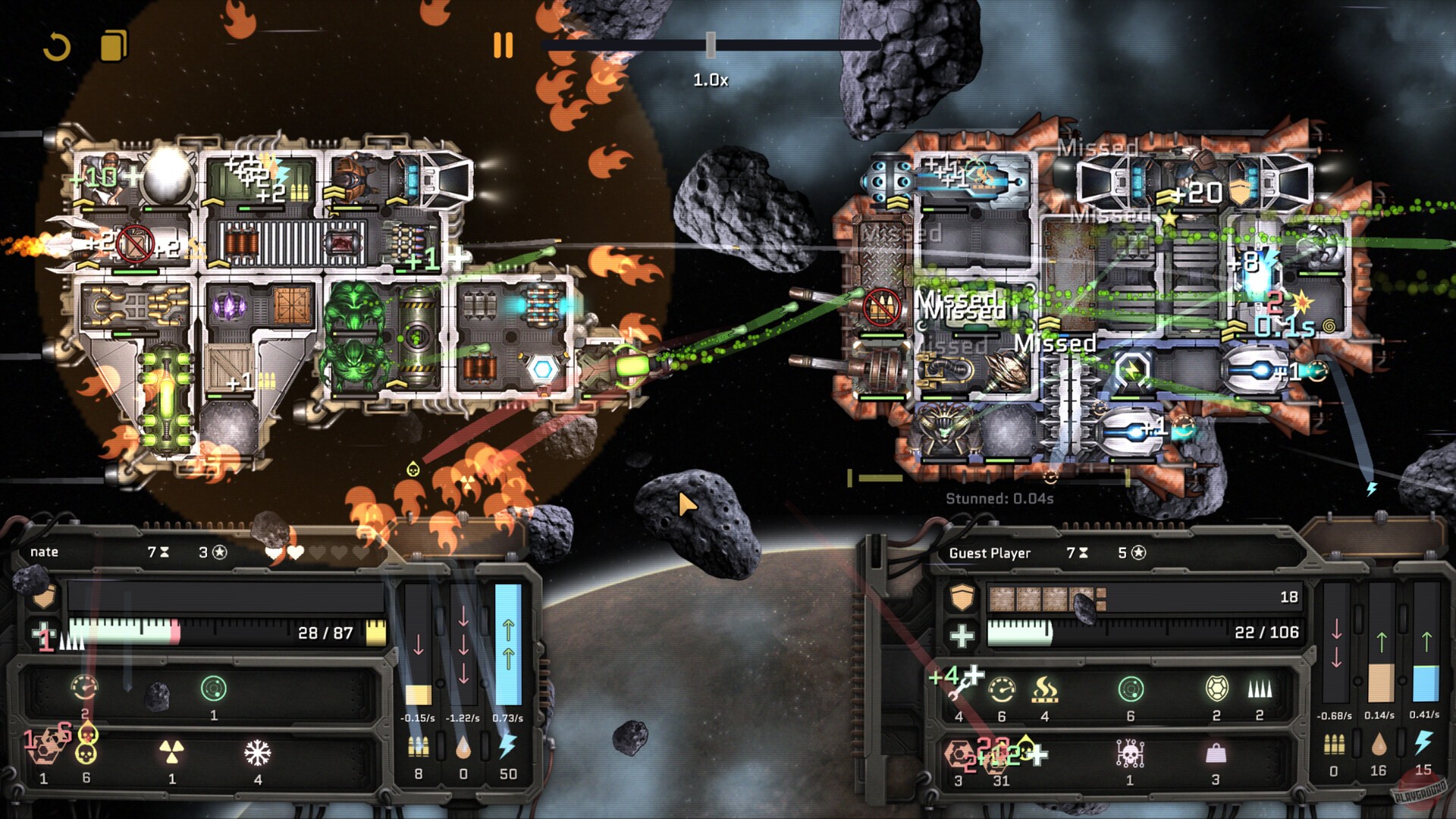Select the turtle shell icon in Guest Player's panel
Viewport: 1456px width, 819px height.
1216,689
